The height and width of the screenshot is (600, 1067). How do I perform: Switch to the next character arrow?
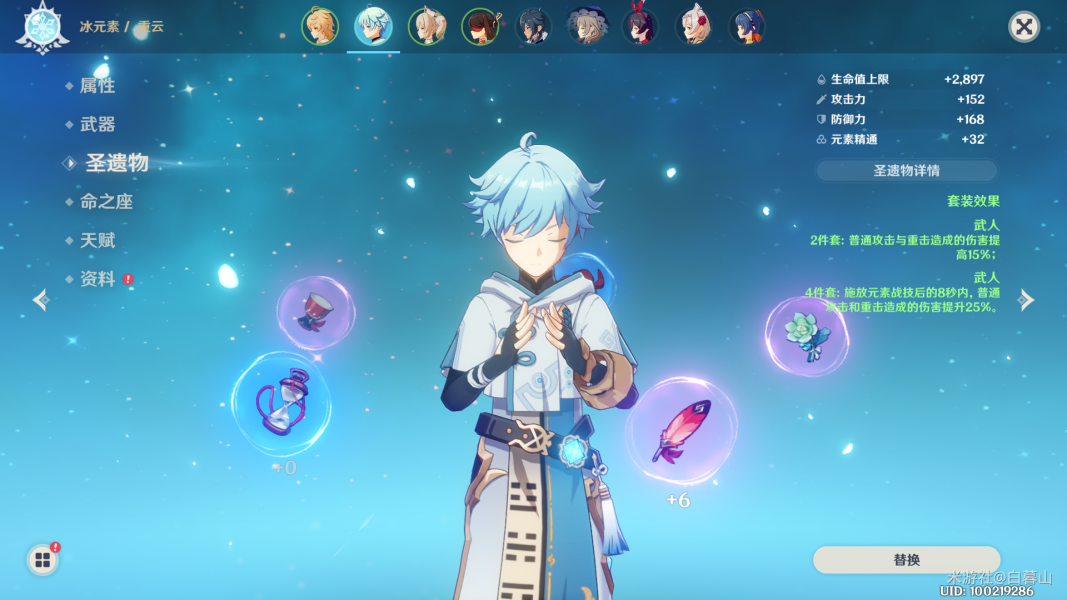tap(1027, 300)
